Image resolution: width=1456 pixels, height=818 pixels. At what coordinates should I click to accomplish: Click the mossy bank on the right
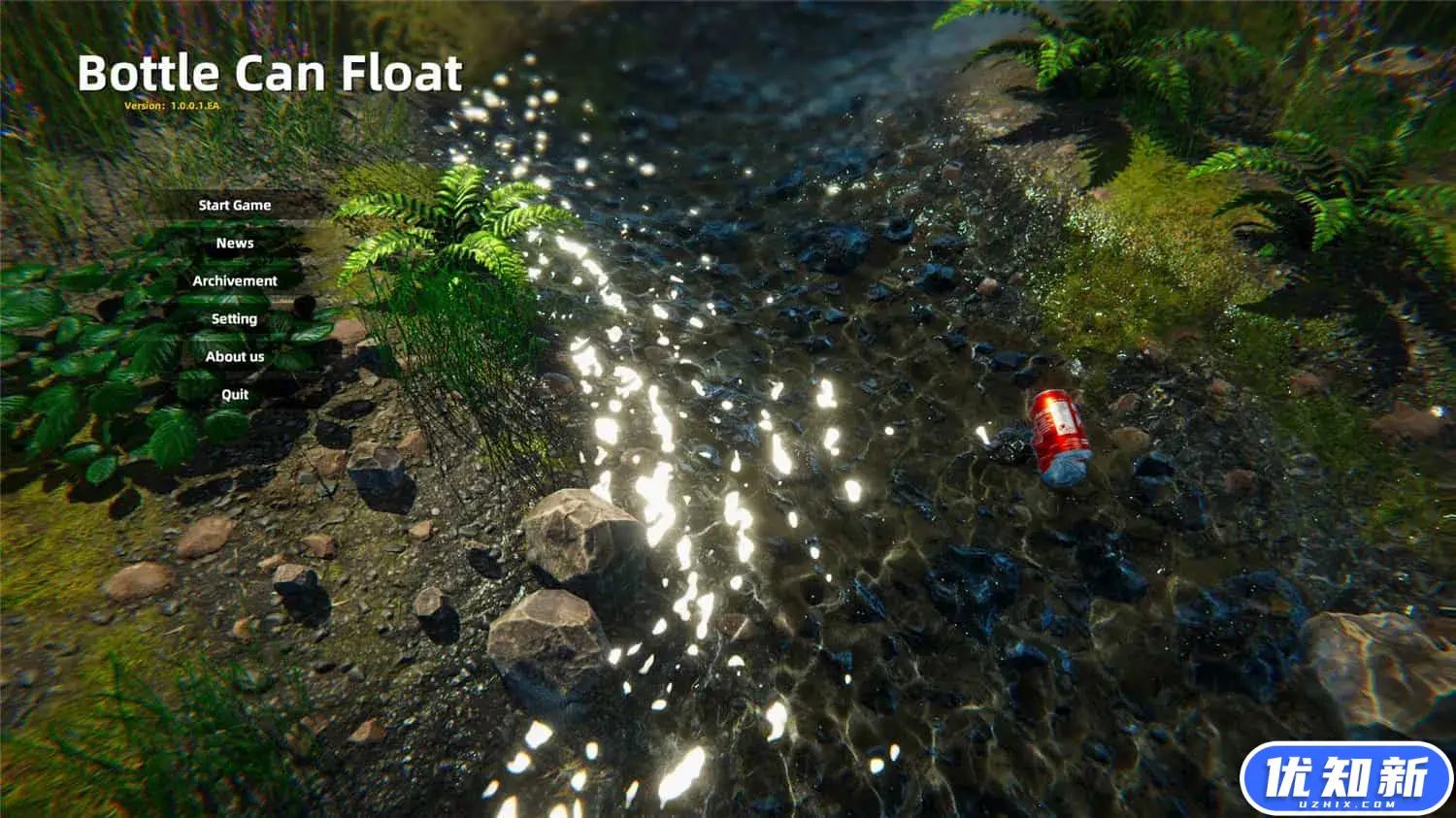1145,262
